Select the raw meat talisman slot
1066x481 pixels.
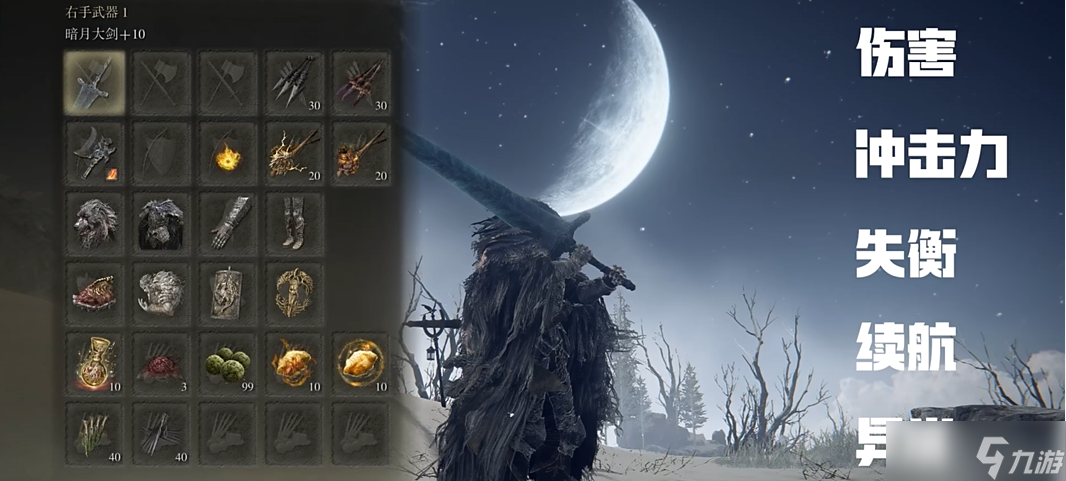(94, 292)
